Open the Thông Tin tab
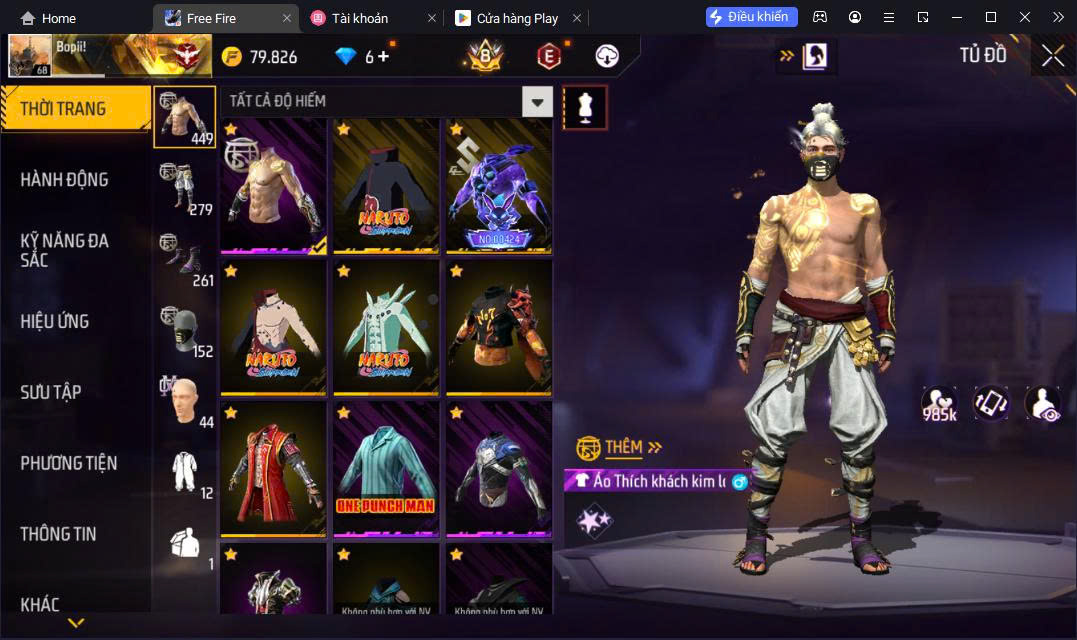This screenshot has width=1077, height=640. click(x=58, y=534)
